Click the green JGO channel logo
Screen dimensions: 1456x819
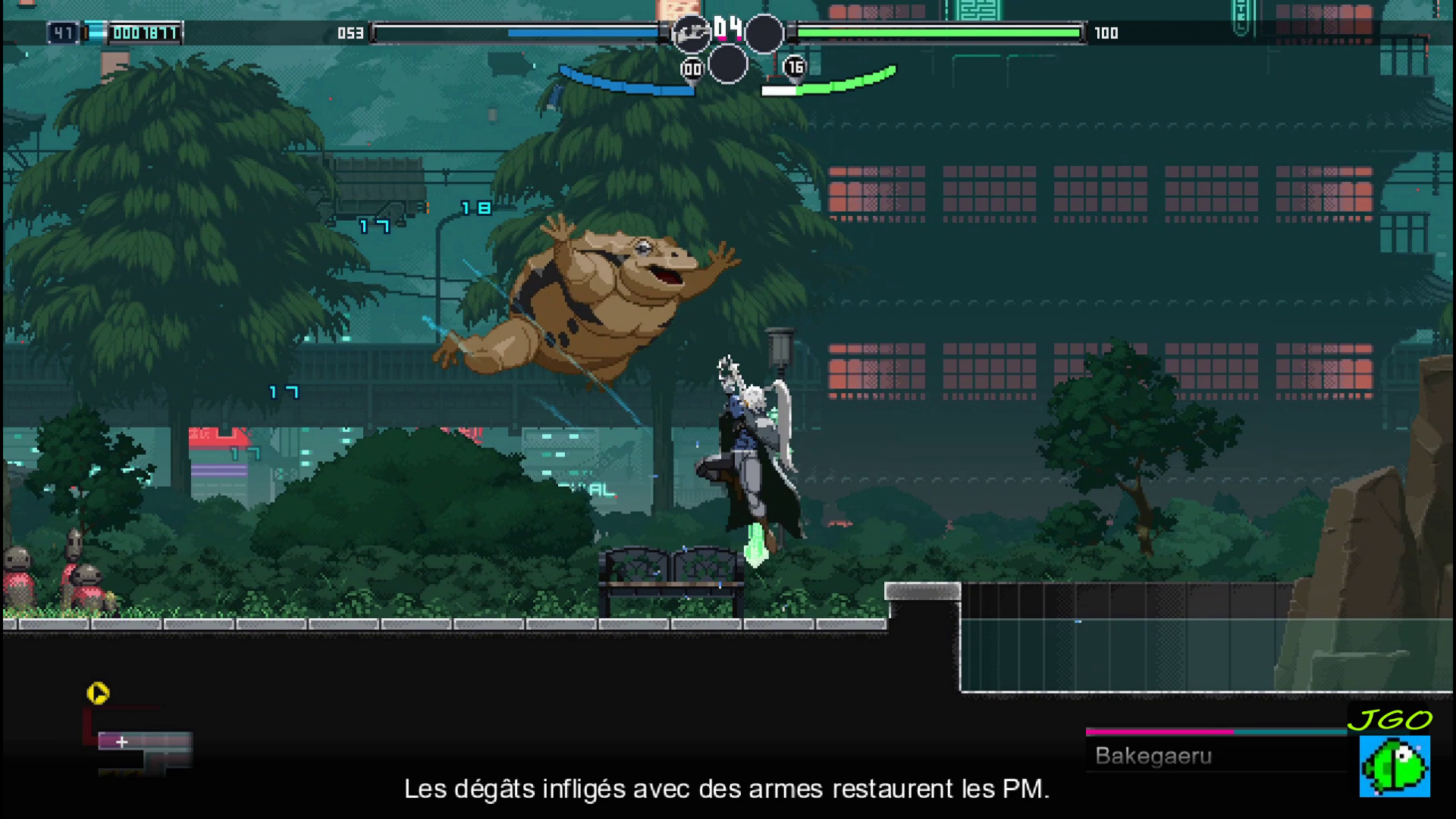(1395, 766)
